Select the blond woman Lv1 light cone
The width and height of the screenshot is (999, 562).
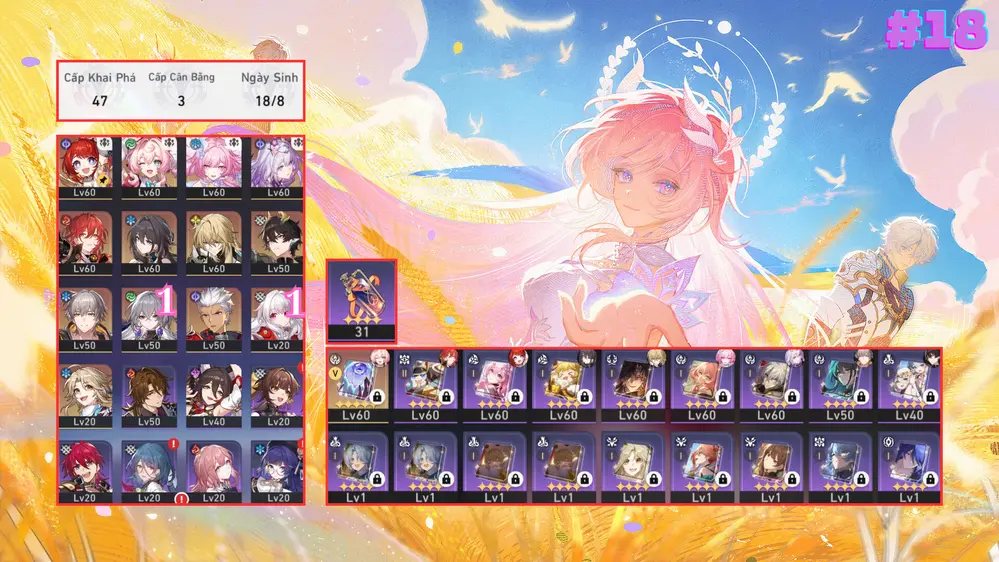pos(633,466)
